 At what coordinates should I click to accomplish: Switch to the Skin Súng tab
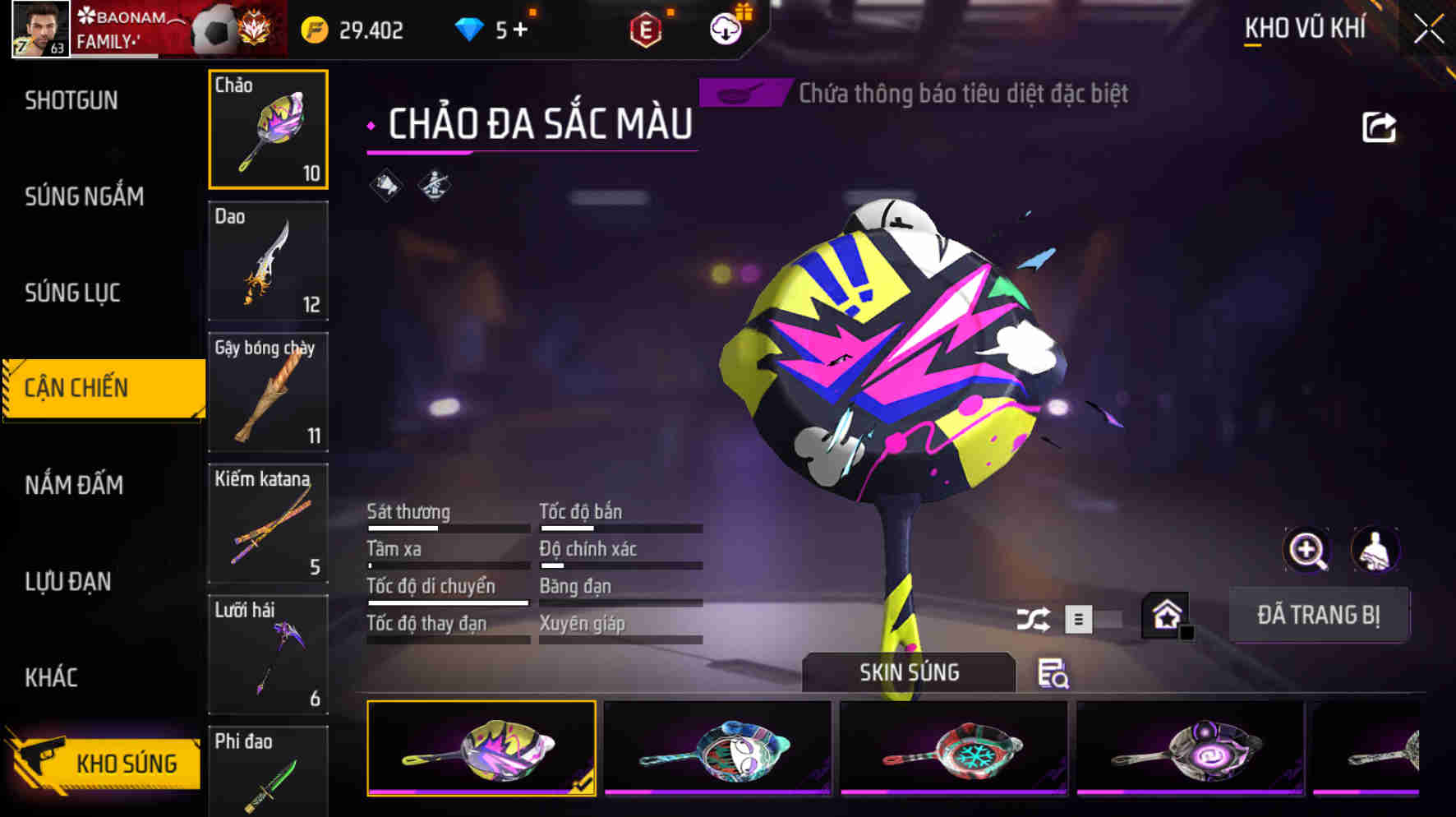(908, 672)
